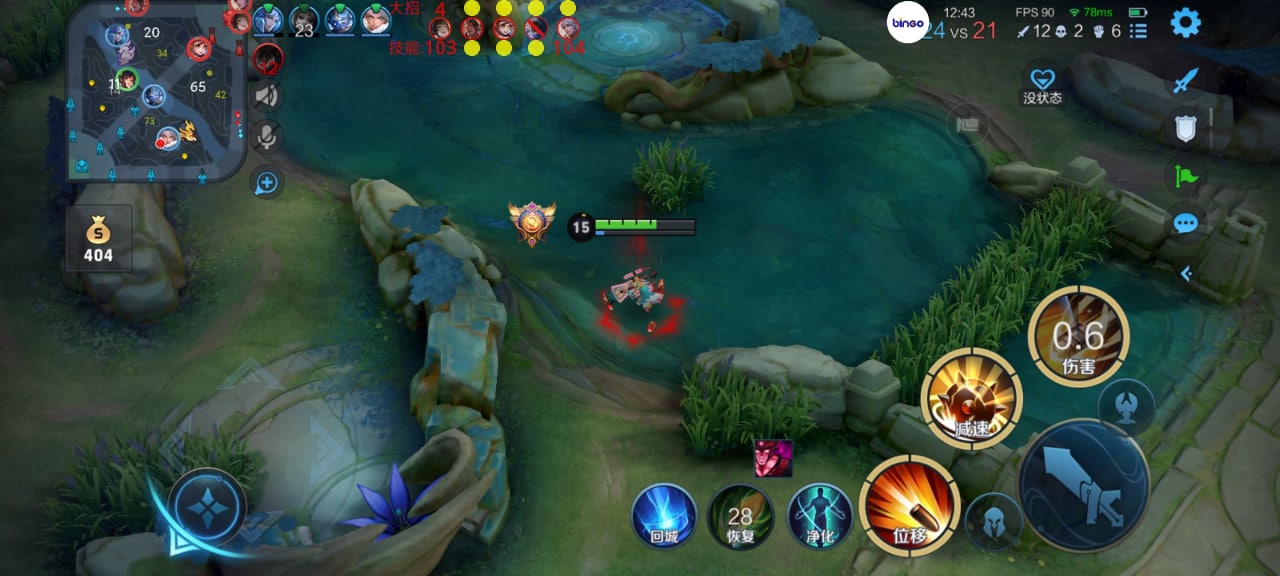Screen dimensions: 1280x576
Task: Use the 恢复 heal spell
Action: point(740,516)
